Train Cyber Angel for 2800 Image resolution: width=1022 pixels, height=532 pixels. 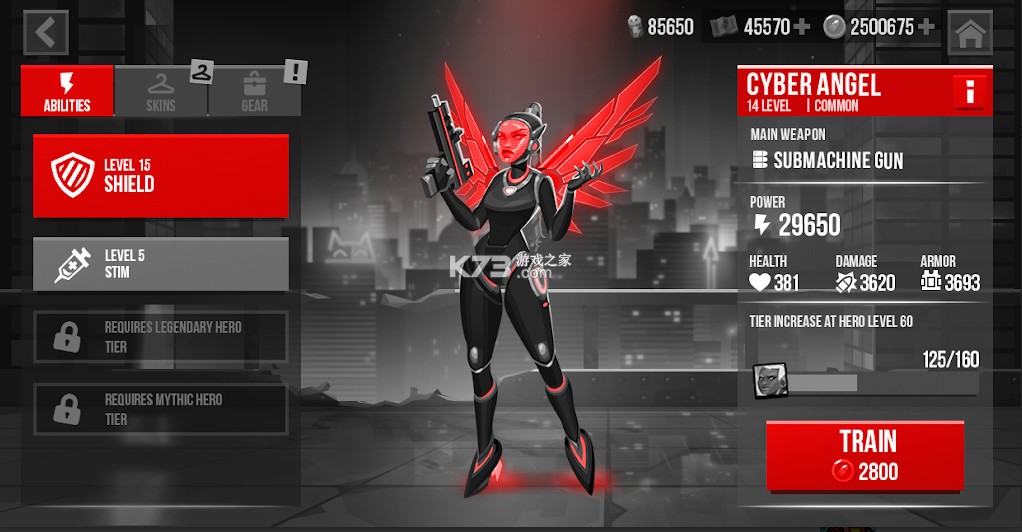click(x=865, y=456)
